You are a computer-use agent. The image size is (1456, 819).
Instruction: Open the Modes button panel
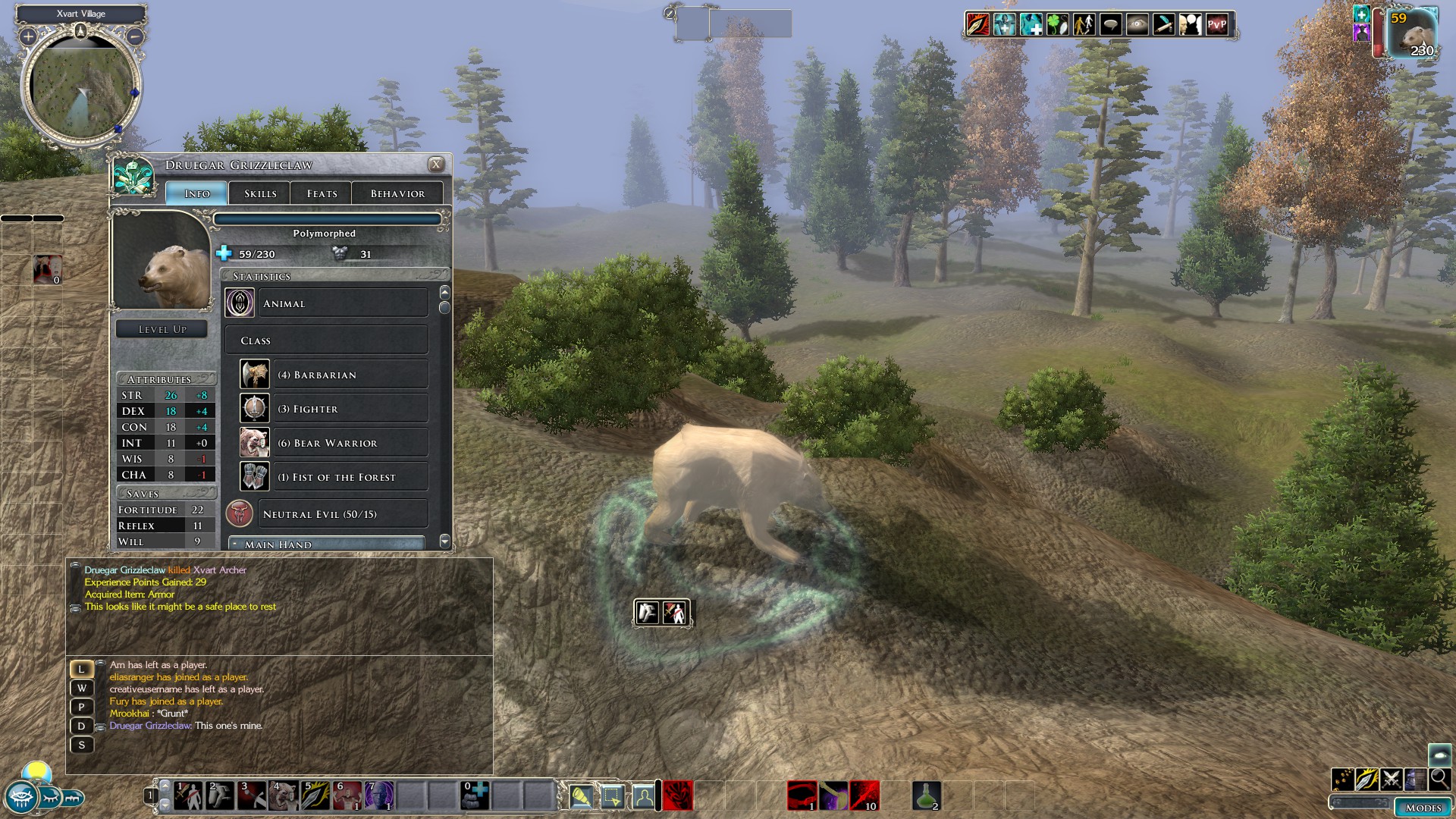tap(1423, 808)
